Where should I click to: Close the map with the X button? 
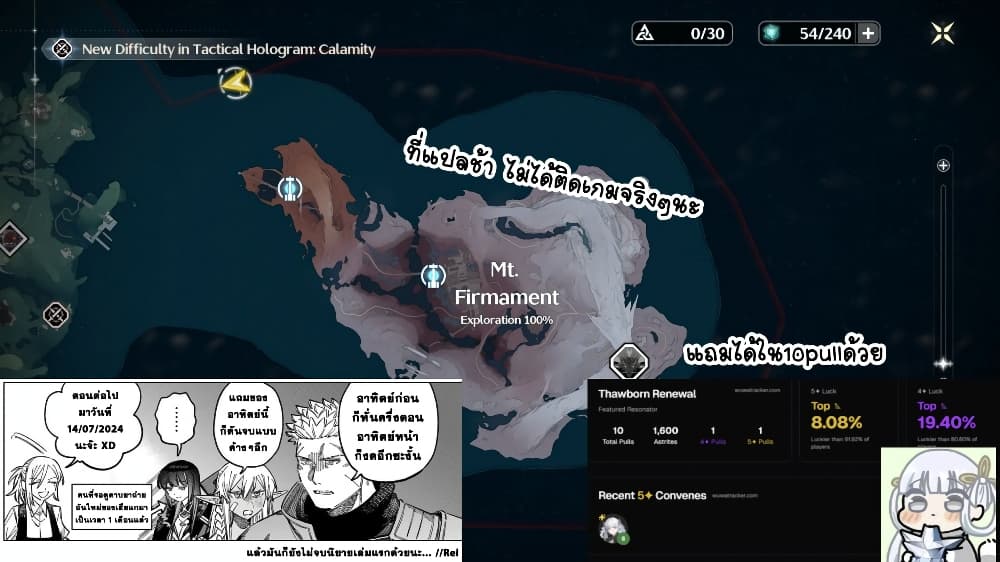pos(942,33)
